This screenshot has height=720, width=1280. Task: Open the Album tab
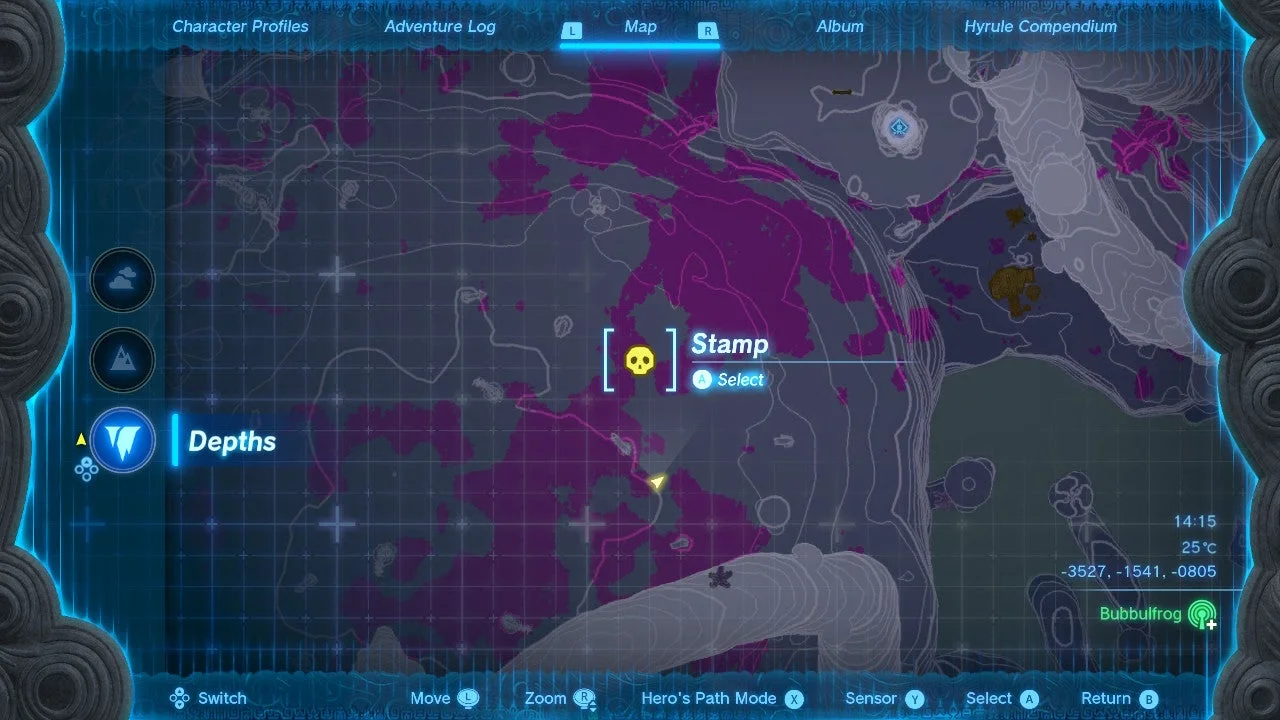[x=840, y=27]
